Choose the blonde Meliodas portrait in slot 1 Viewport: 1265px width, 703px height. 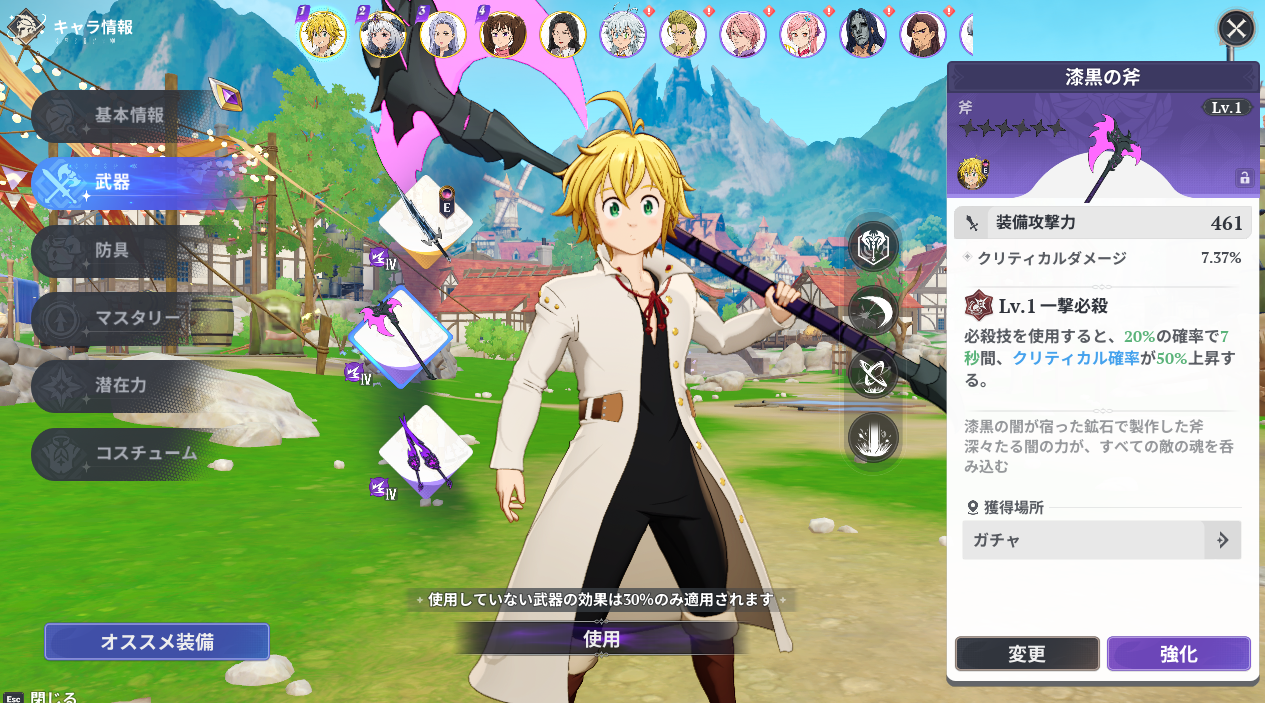(323, 34)
